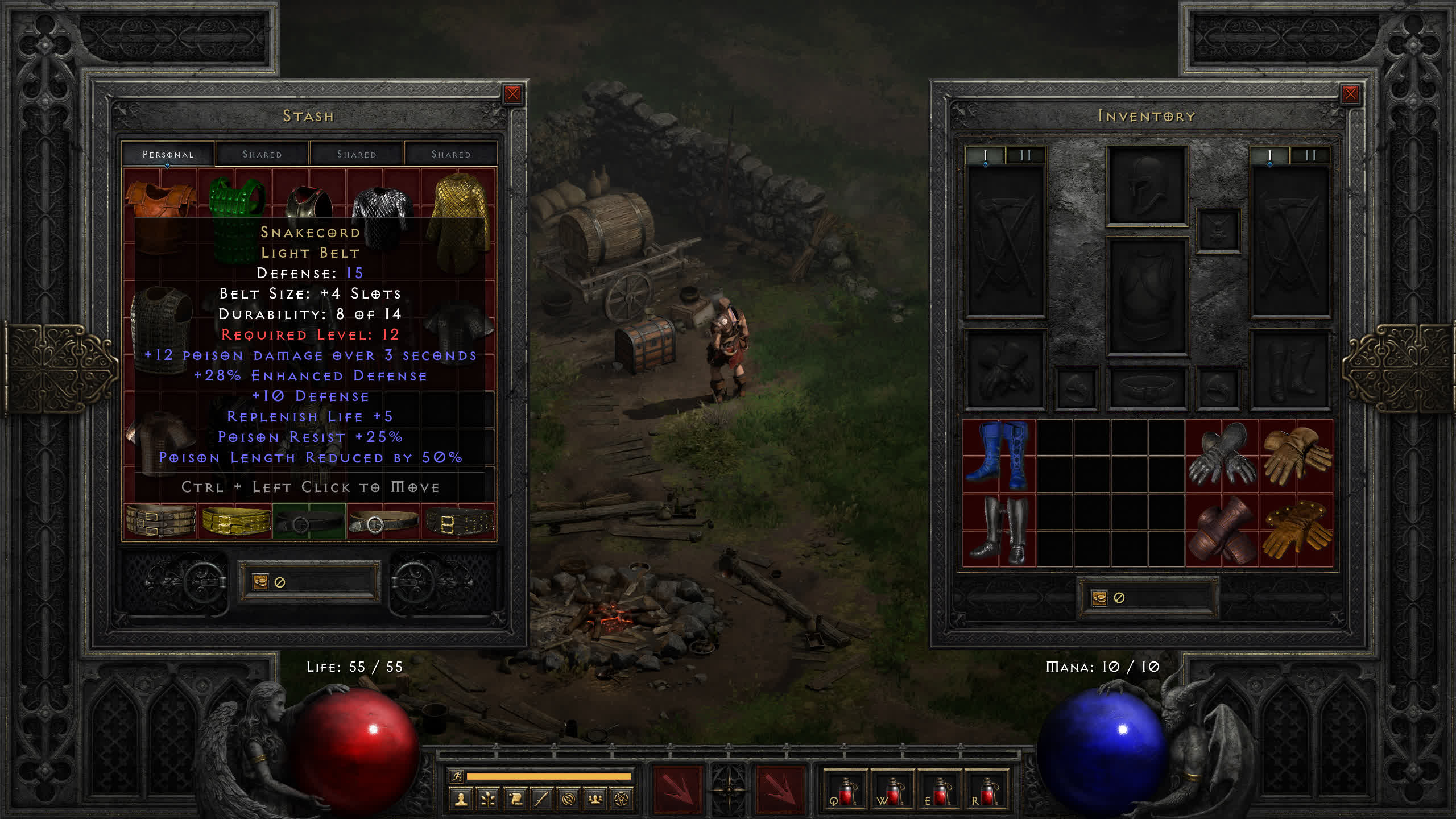1456x819 pixels.
Task: Select the tan leather gloves
Action: [x=1297, y=456]
